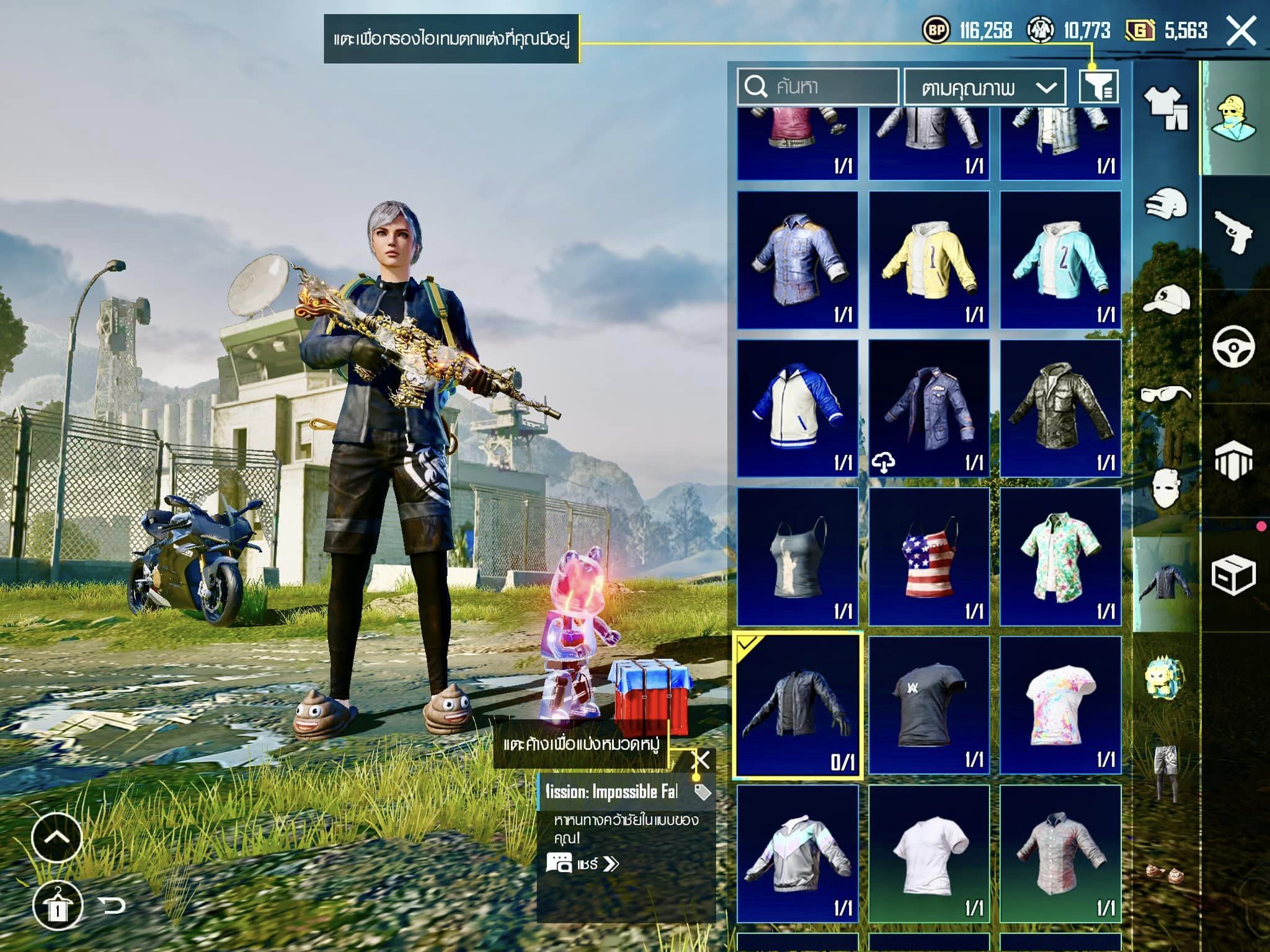The image size is (1270, 952).
Task: Choose the plain white t-shirt
Action: tap(928, 853)
